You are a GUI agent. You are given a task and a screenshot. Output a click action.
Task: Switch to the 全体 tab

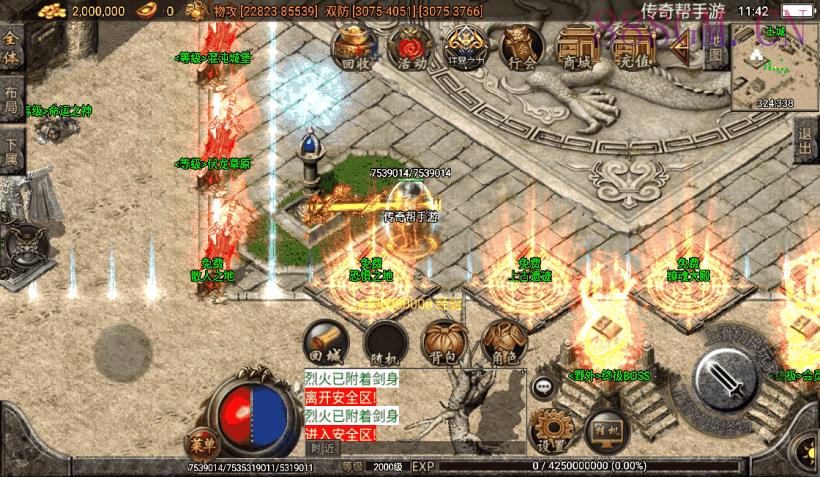point(12,48)
